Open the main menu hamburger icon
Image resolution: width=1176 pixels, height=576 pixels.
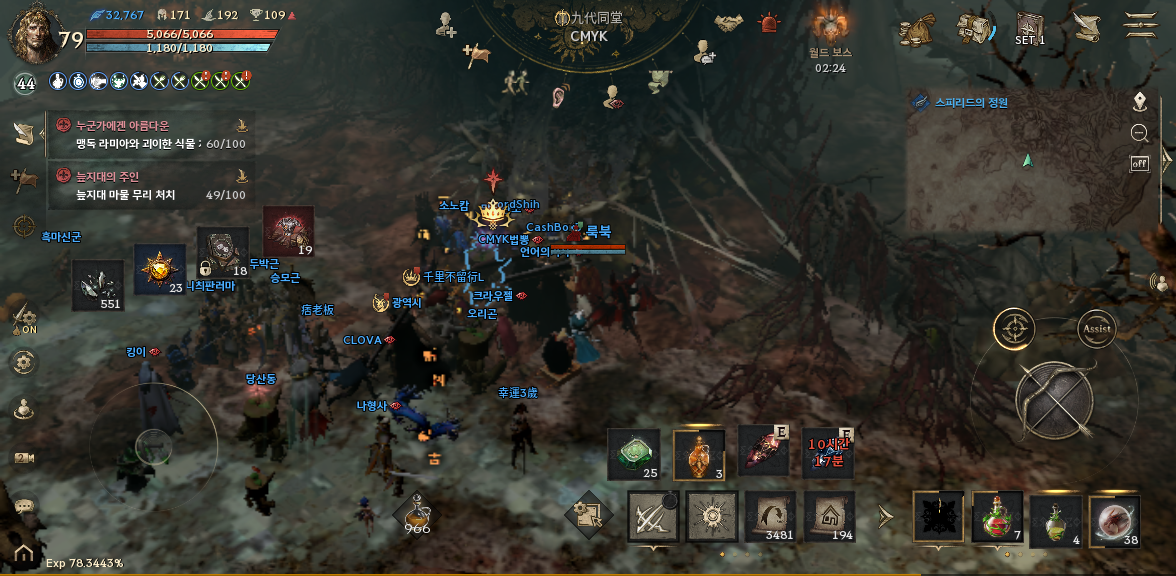pos(1138,26)
